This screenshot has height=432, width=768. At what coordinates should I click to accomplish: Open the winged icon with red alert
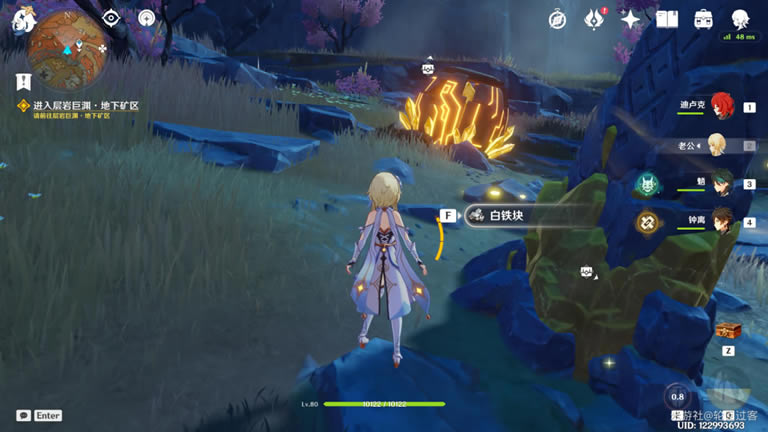coord(594,19)
